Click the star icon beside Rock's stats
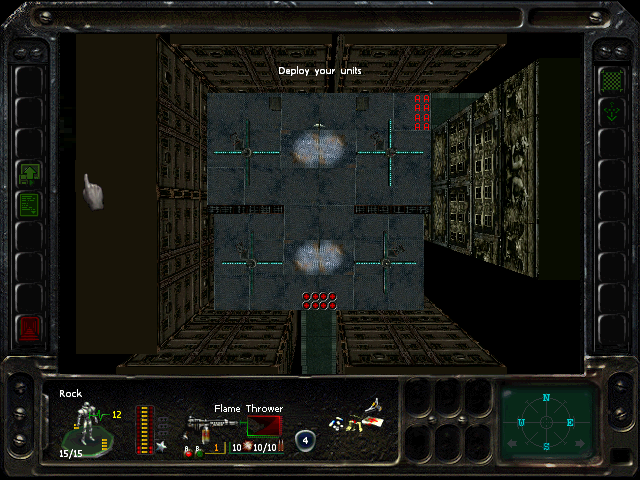 (160, 444)
